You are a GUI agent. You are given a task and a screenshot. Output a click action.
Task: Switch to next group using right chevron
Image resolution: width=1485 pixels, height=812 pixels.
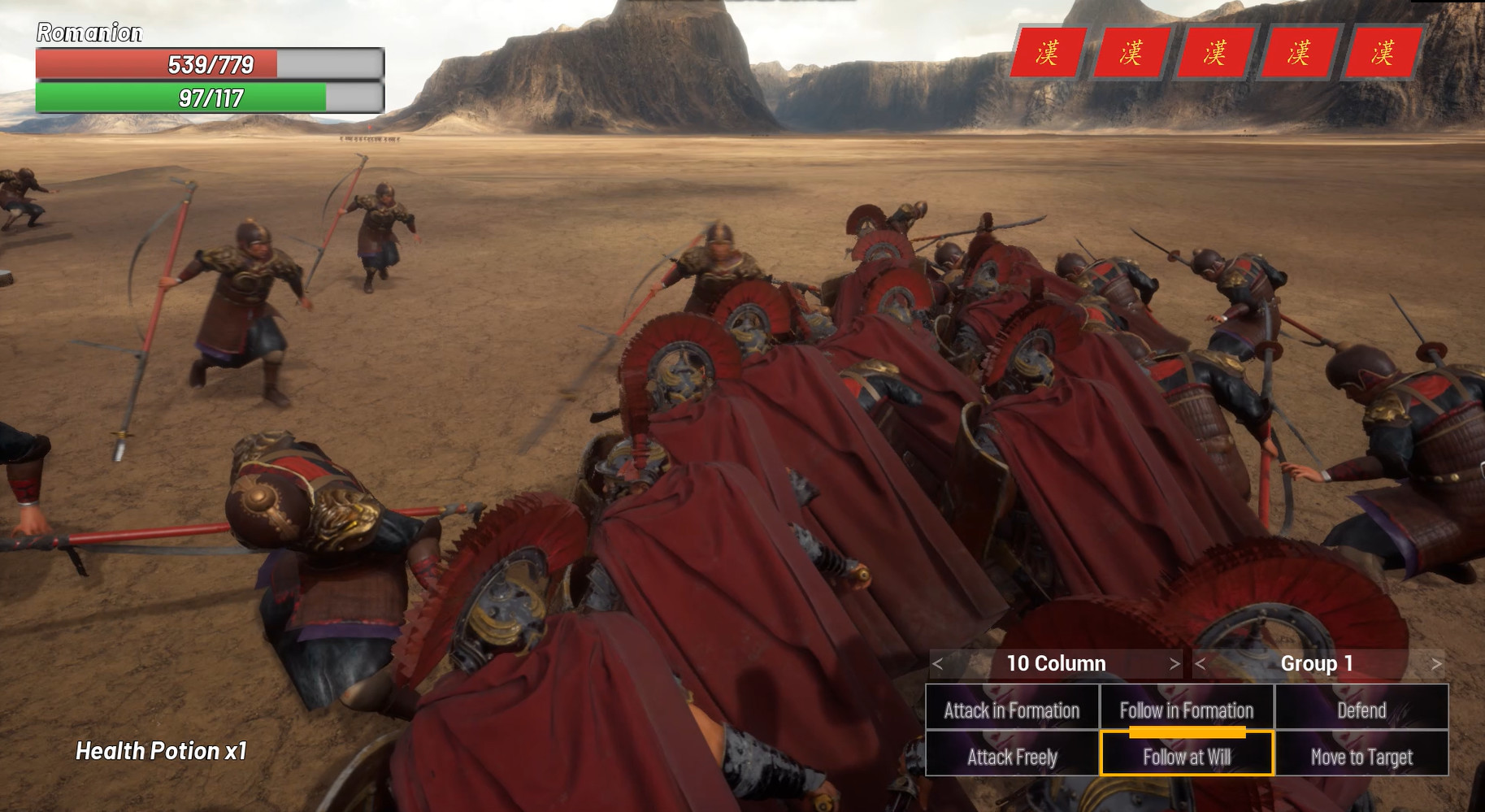click(1435, 663)
